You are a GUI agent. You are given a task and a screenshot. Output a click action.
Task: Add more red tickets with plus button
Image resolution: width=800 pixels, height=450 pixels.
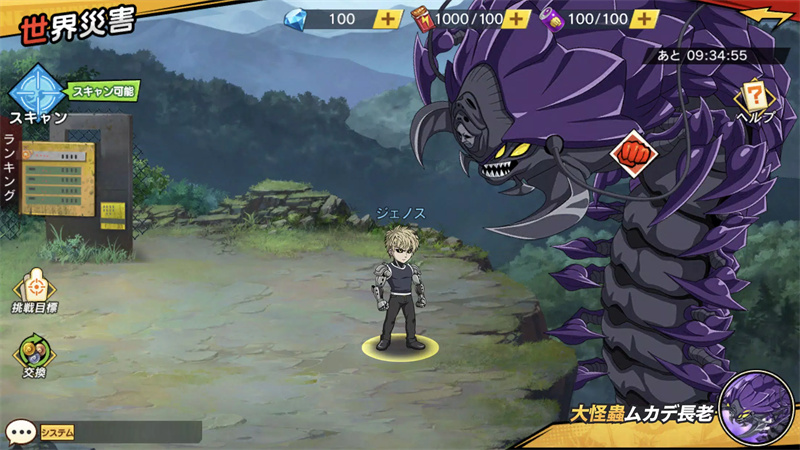pyautogui.click(x=517, y=19)
